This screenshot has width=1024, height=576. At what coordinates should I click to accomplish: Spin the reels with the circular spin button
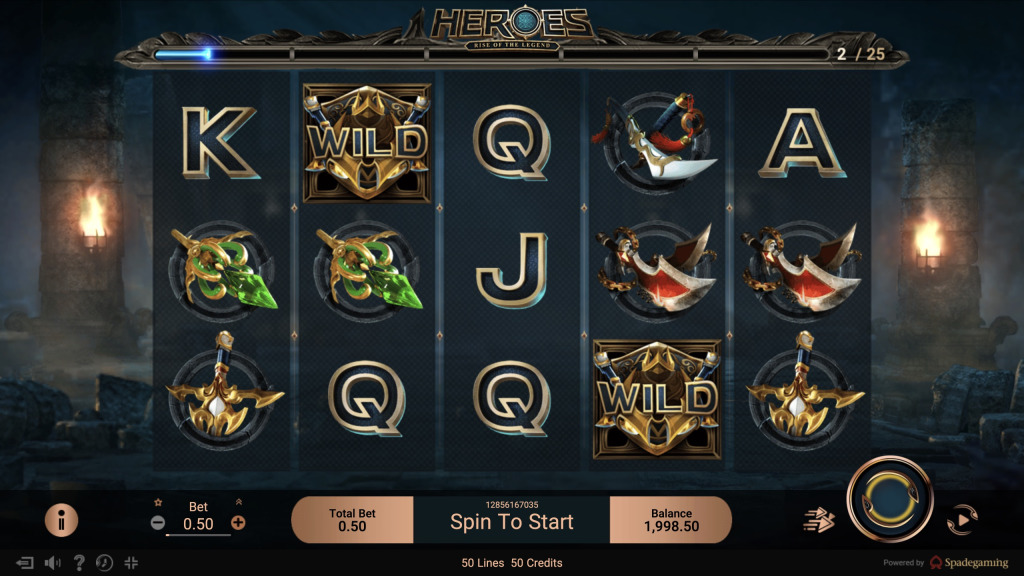(890, 498)
